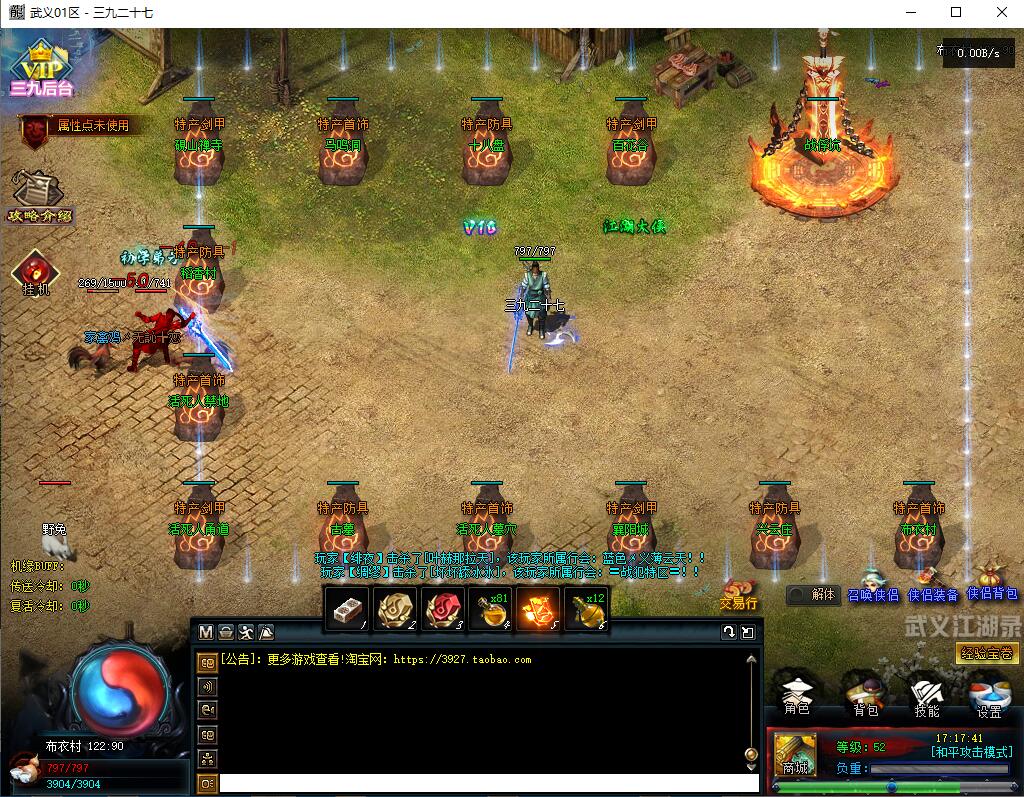Open the VIP 三九后台 panel
The width and height of the screenshot is (1024, 797).
pyautogui.click(x=42, y=70)
